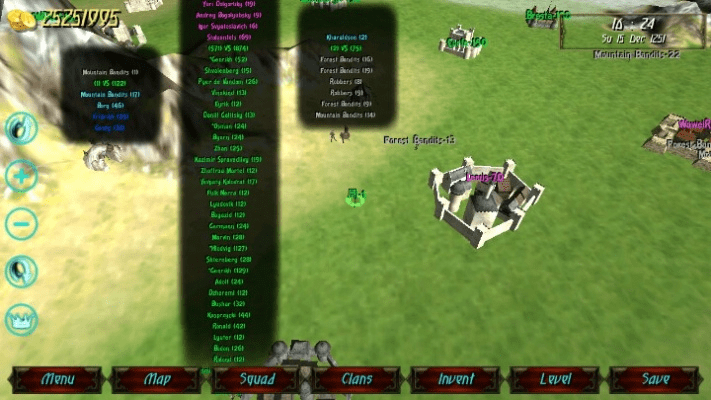
Task: Save the game with the Save button
Action: pos(655,380)
